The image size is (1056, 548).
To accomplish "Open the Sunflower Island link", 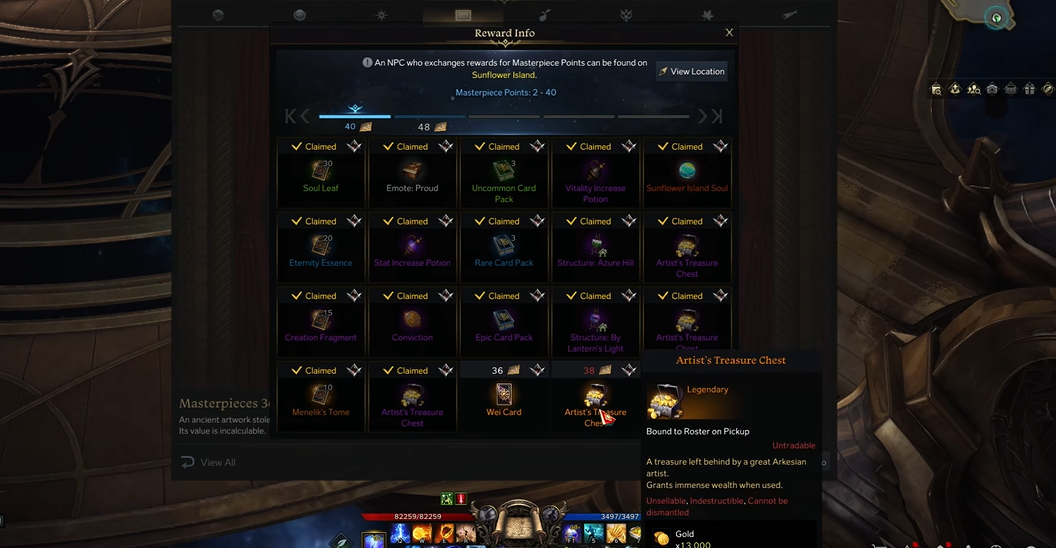I will (503, 75).
